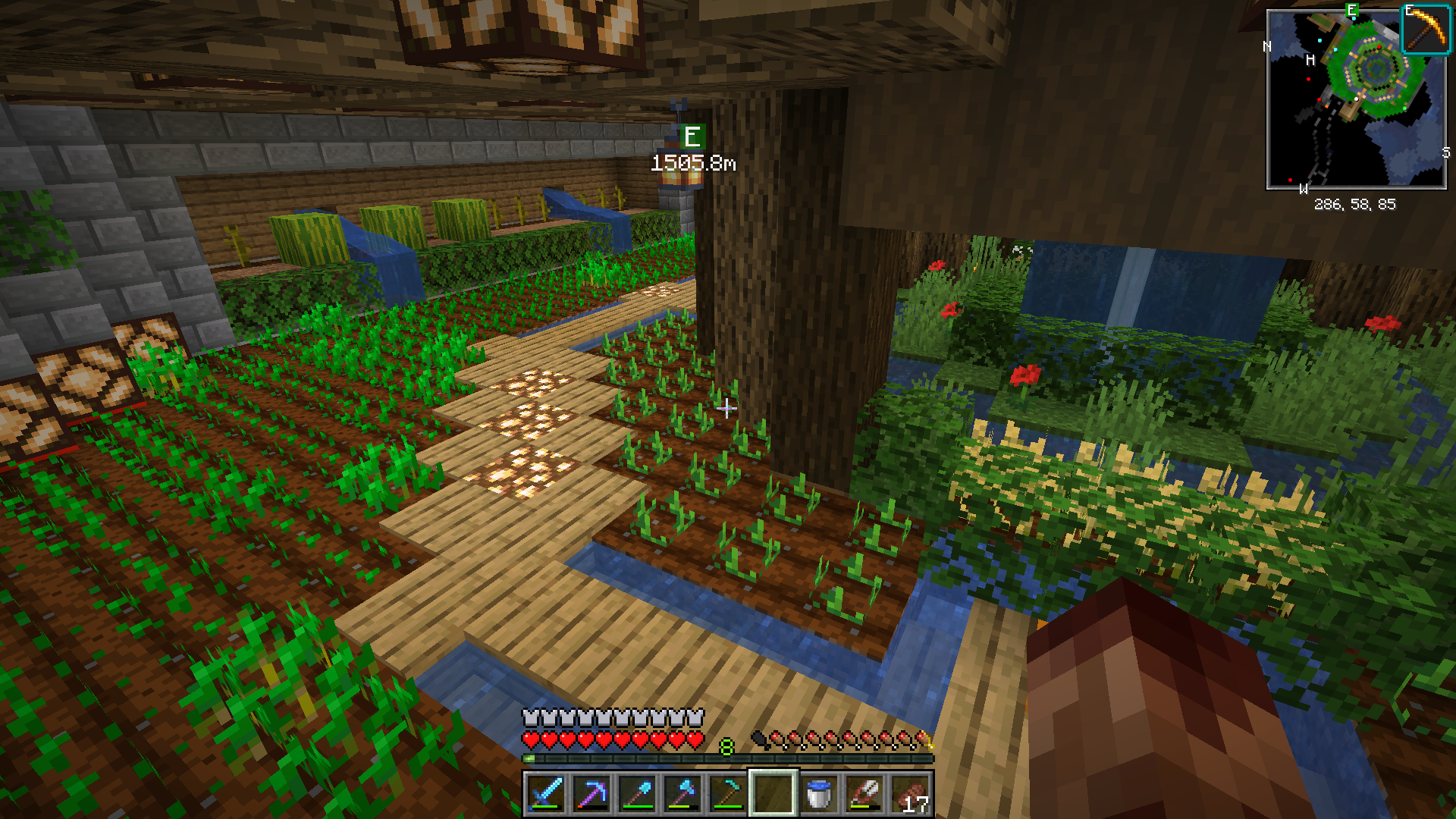
Task: Select the purple enchanted pickaxe slot
Action: point(591,794)
